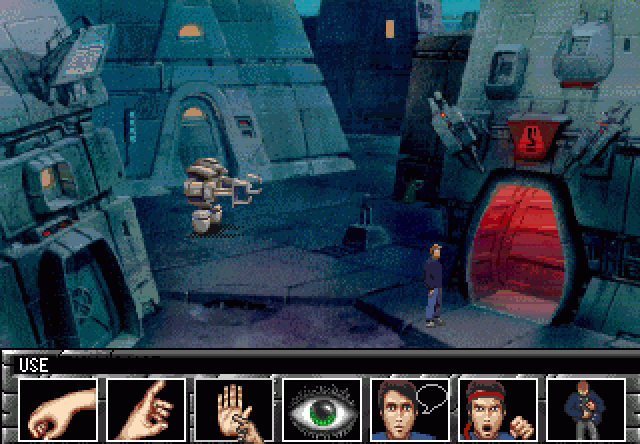The image size is (640, 444).
Task: Click the standing man character icon
Action: 585,409
